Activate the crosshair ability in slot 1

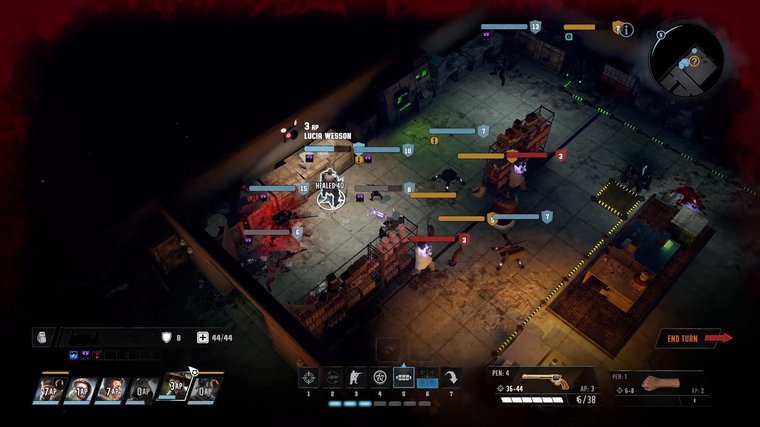point(308,377)
